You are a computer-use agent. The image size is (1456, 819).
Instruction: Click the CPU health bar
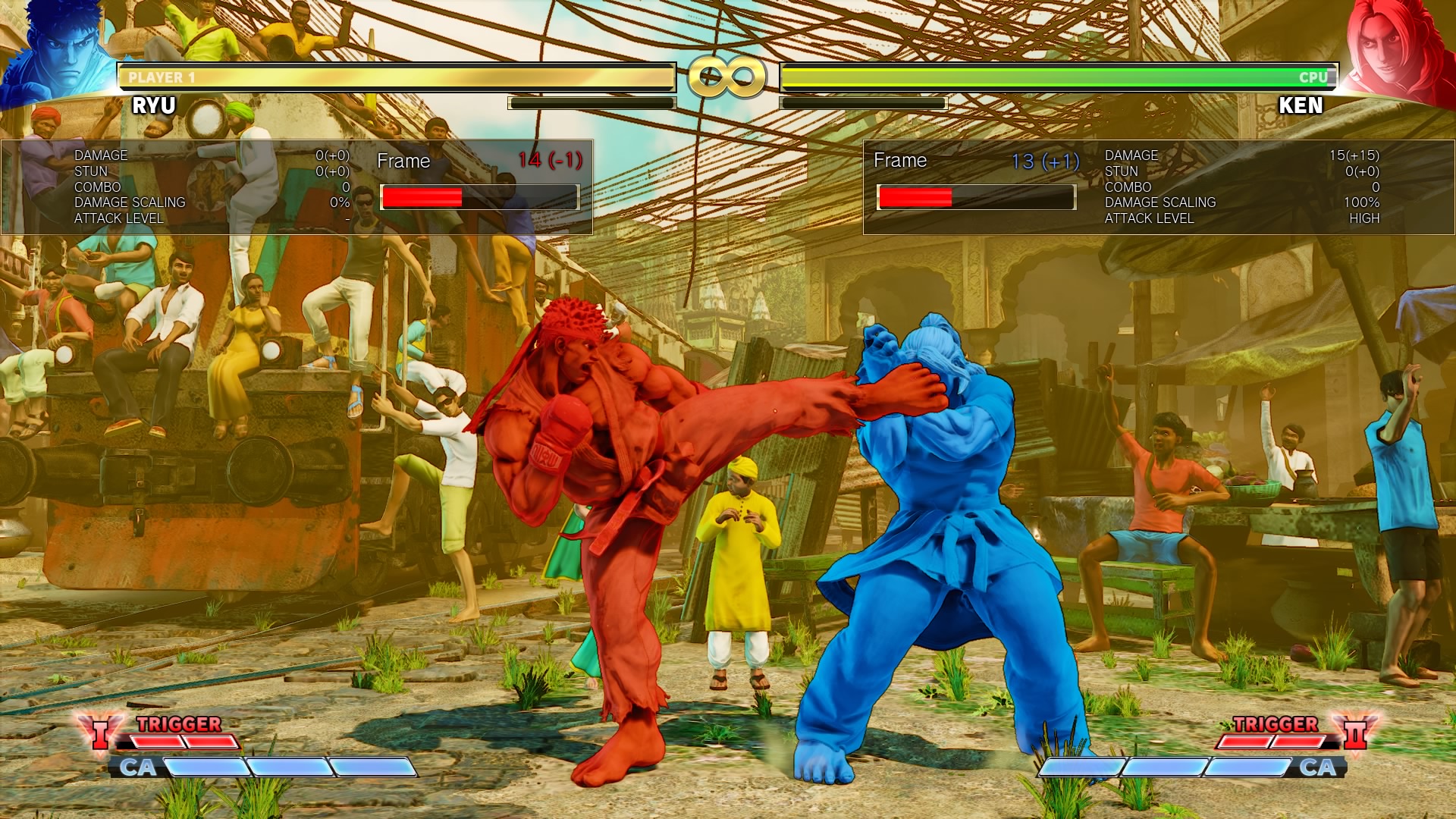(1062, 76)
